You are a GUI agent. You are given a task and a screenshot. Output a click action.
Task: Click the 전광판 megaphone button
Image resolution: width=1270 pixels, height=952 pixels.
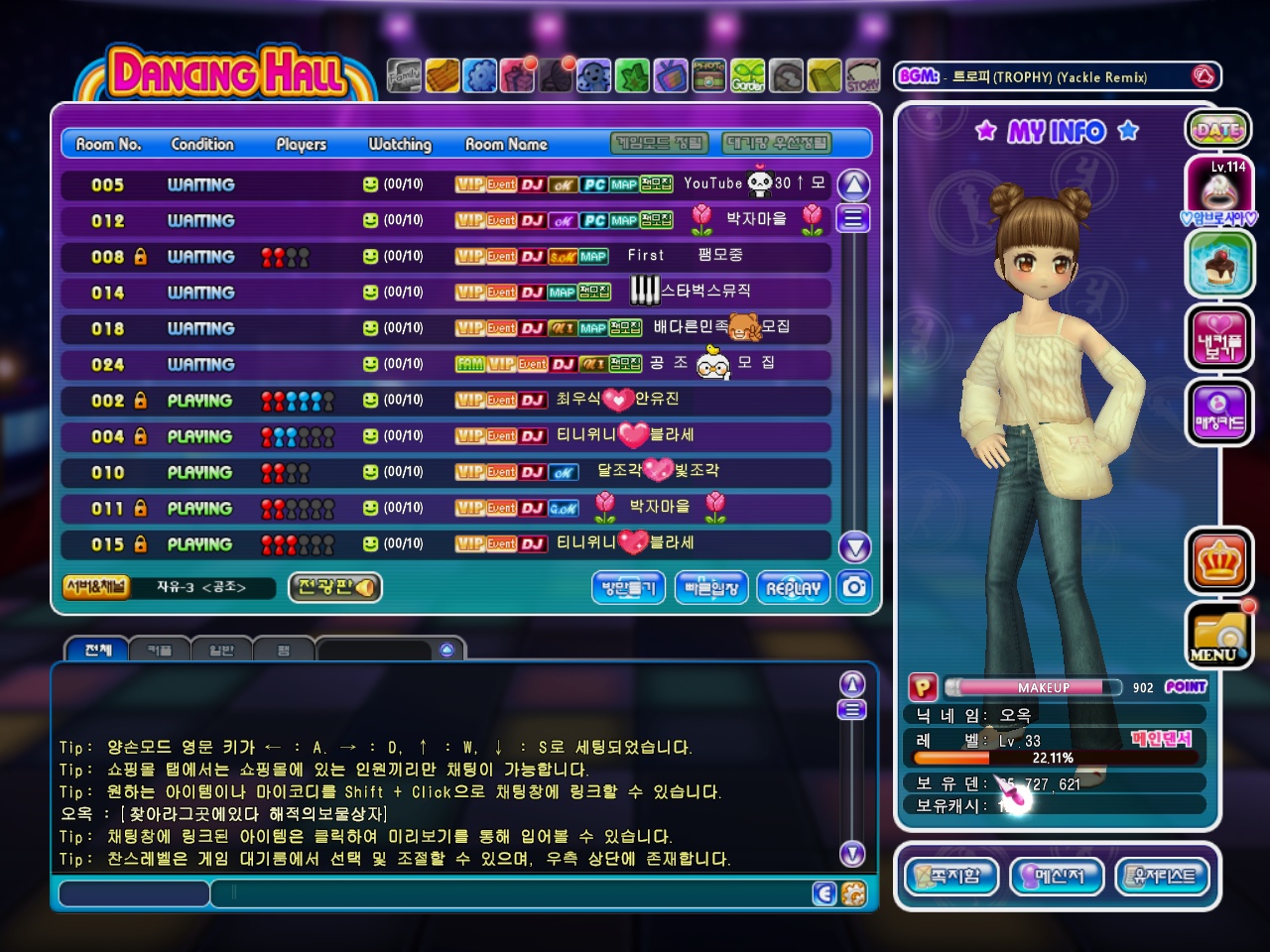point(335,587)
